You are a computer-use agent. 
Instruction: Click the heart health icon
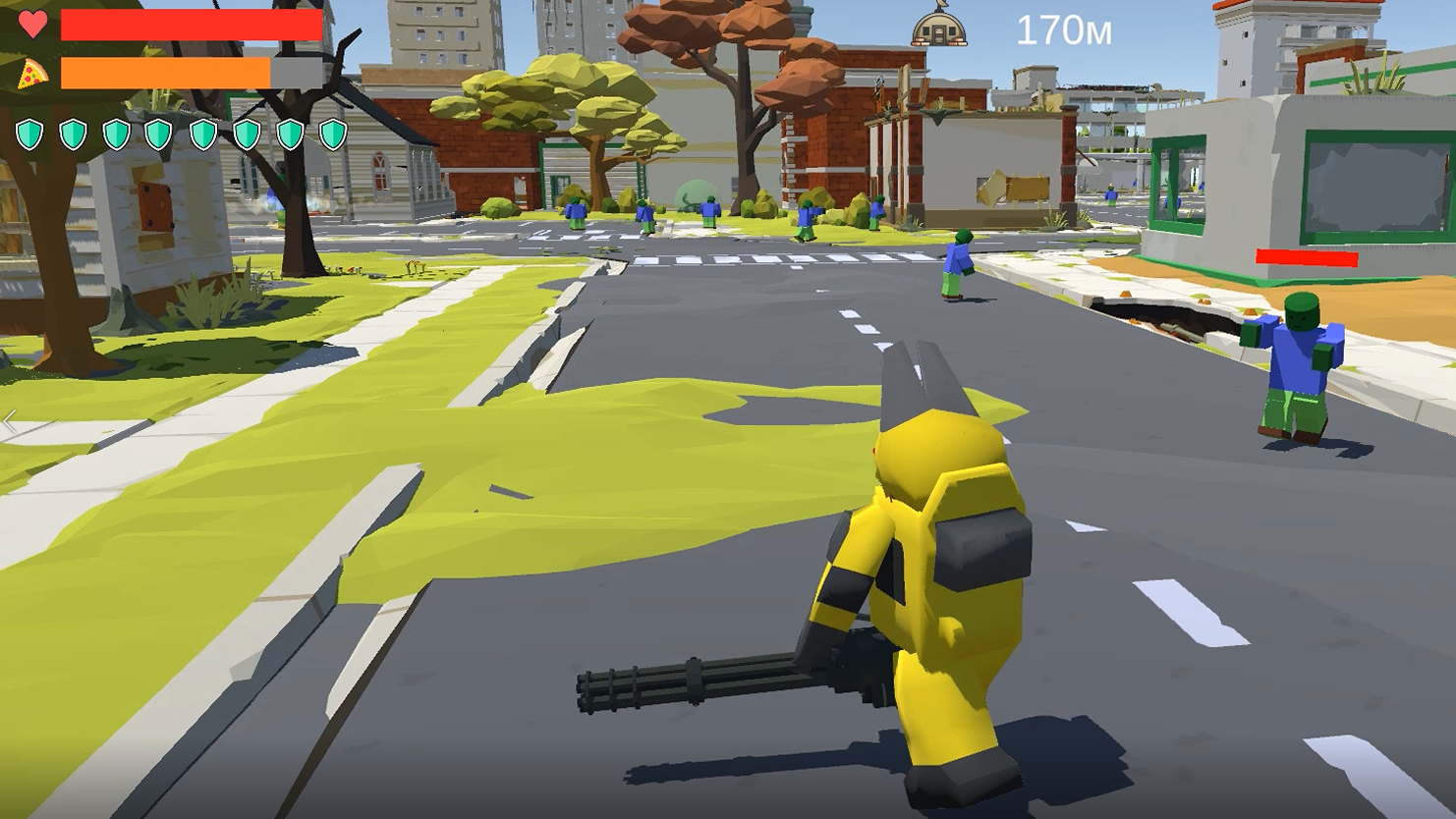tap(35, 23)
